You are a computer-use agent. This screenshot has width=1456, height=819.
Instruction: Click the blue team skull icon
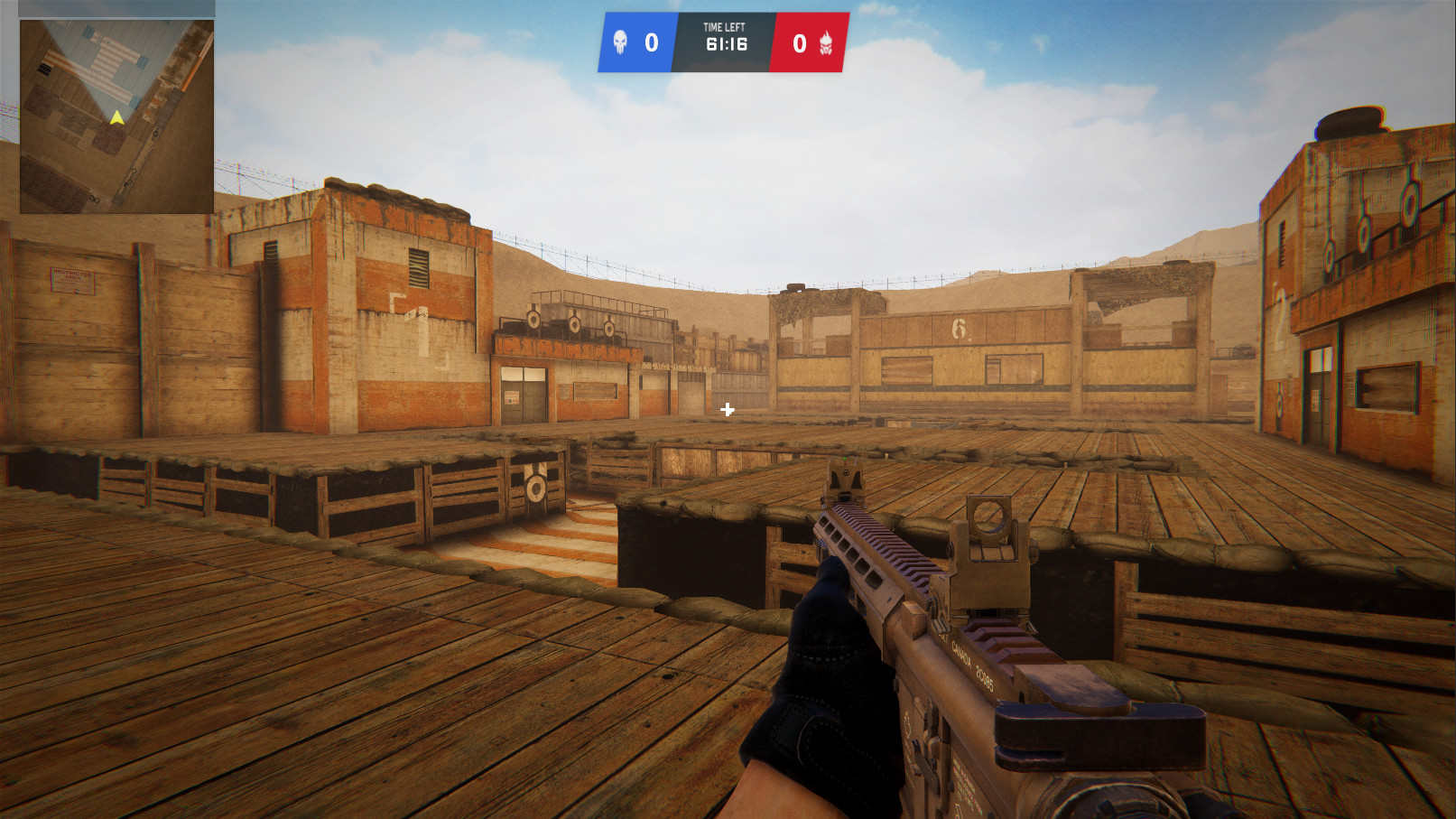(x=620, y=42)
